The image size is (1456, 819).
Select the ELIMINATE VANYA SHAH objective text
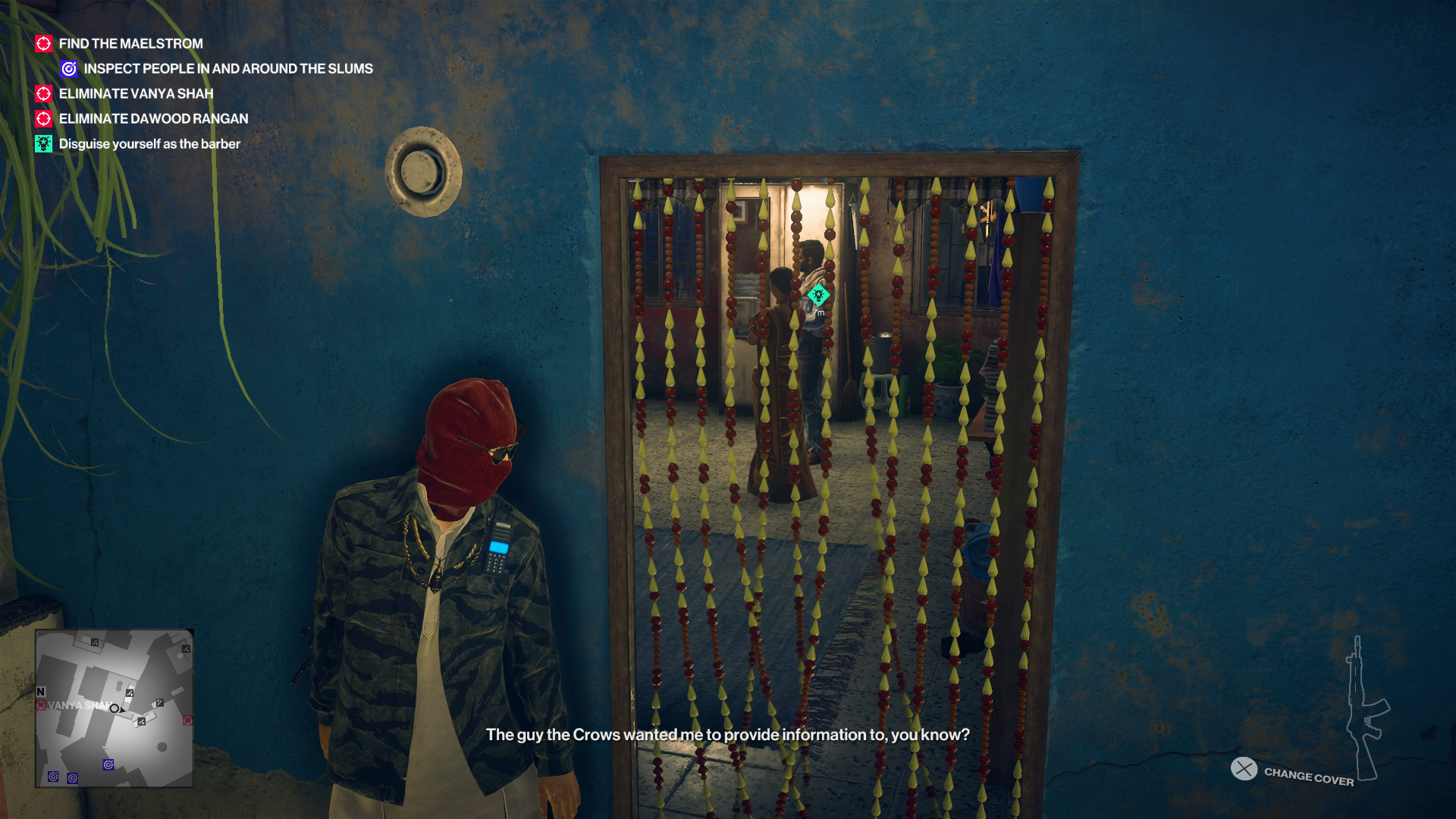click(136, 93)
